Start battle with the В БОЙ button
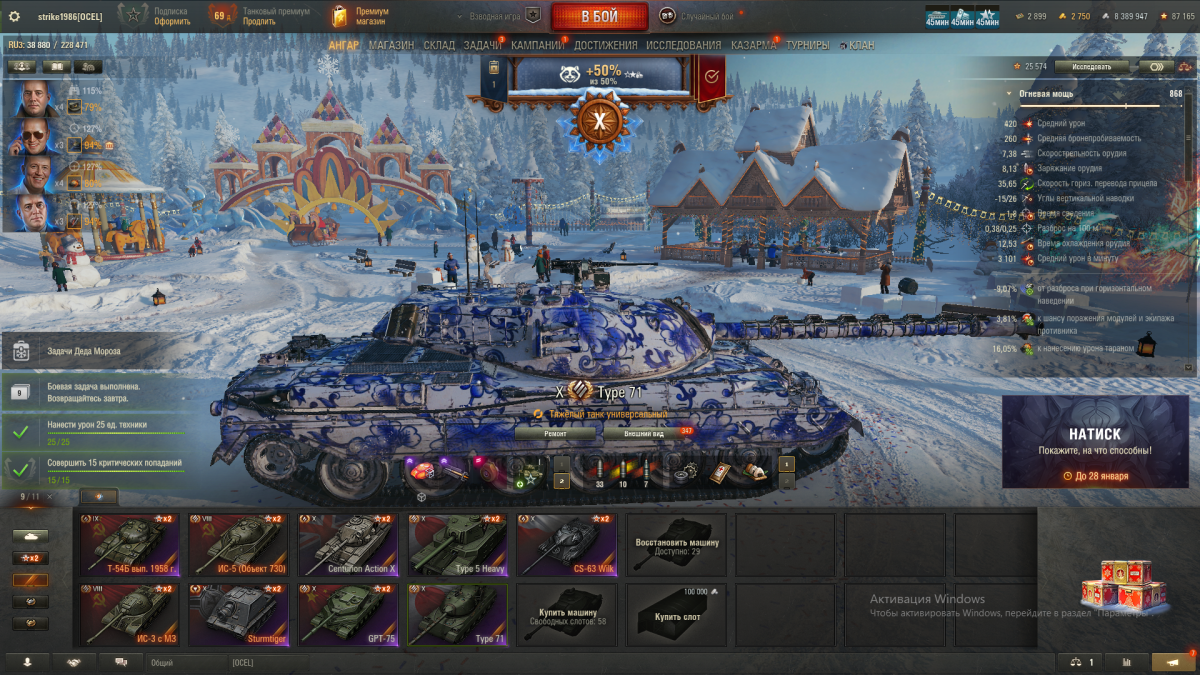Screen dimensions: 1200x675 point(599,16)
